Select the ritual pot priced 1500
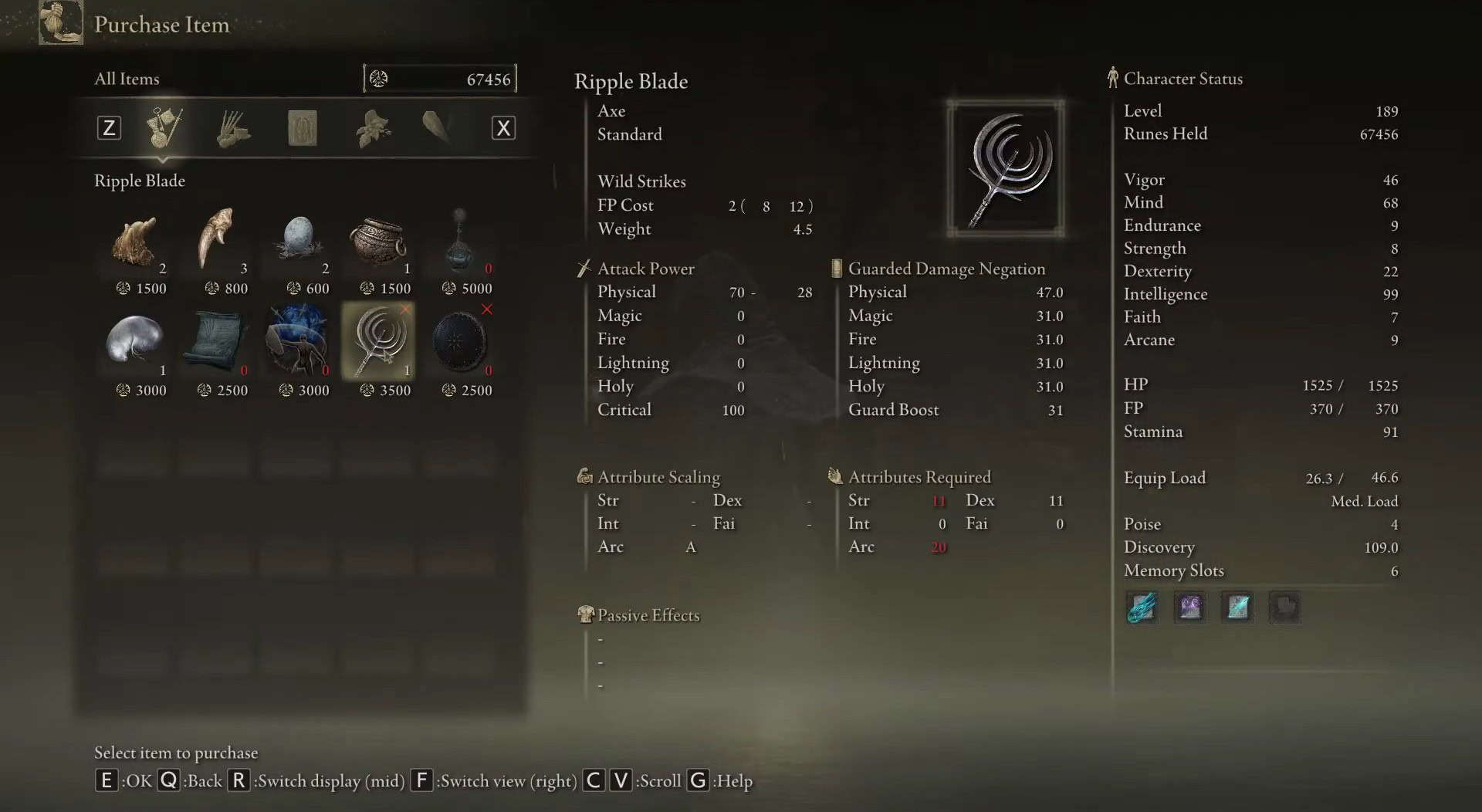The height and width of the screenshot is (812, 1482). tap(378, 240)
